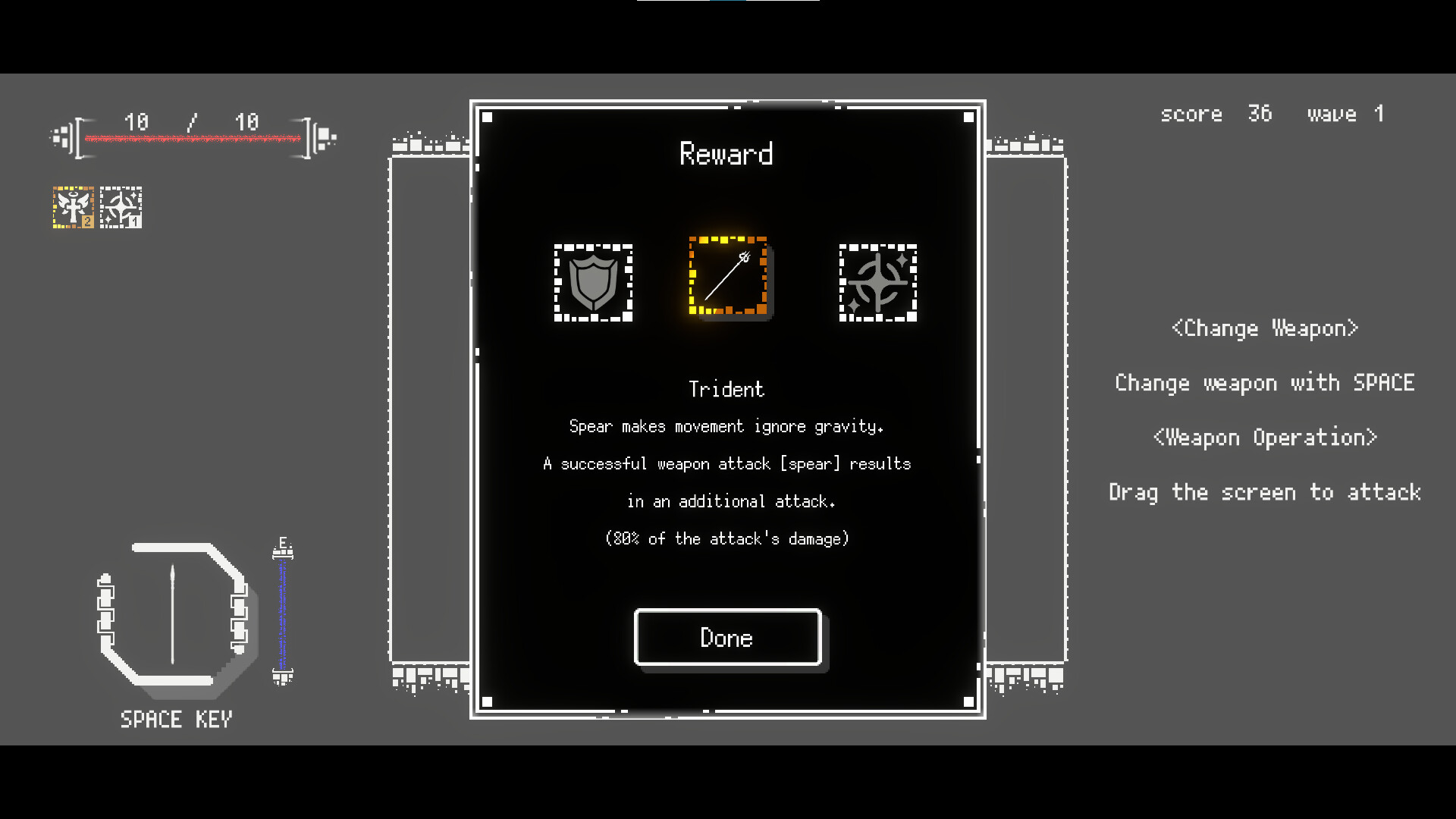The height and width of the screenshot is (819, 1456).
Task: Click the winged cross buff icon showing 2
Action: (x=73, y=206)
